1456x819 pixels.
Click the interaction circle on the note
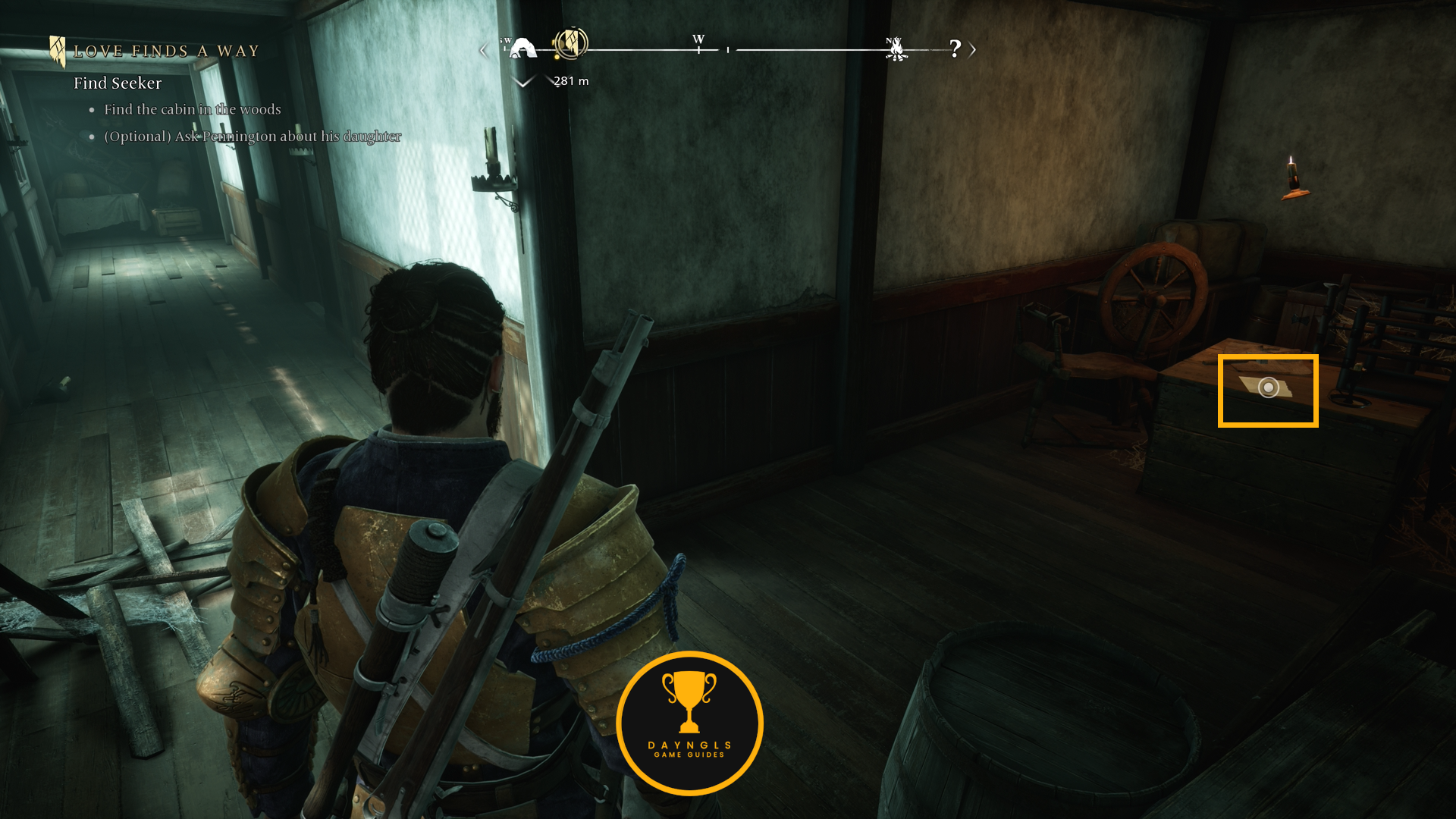pos(1268,388)
